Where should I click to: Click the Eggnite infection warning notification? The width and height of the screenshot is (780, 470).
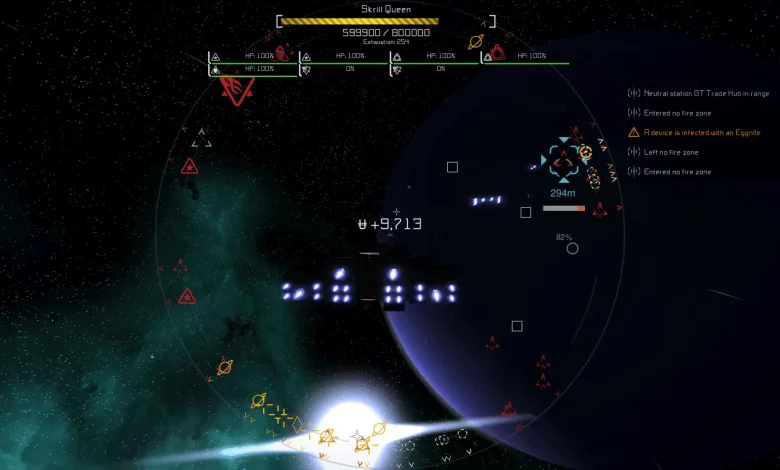pos(702,132)
